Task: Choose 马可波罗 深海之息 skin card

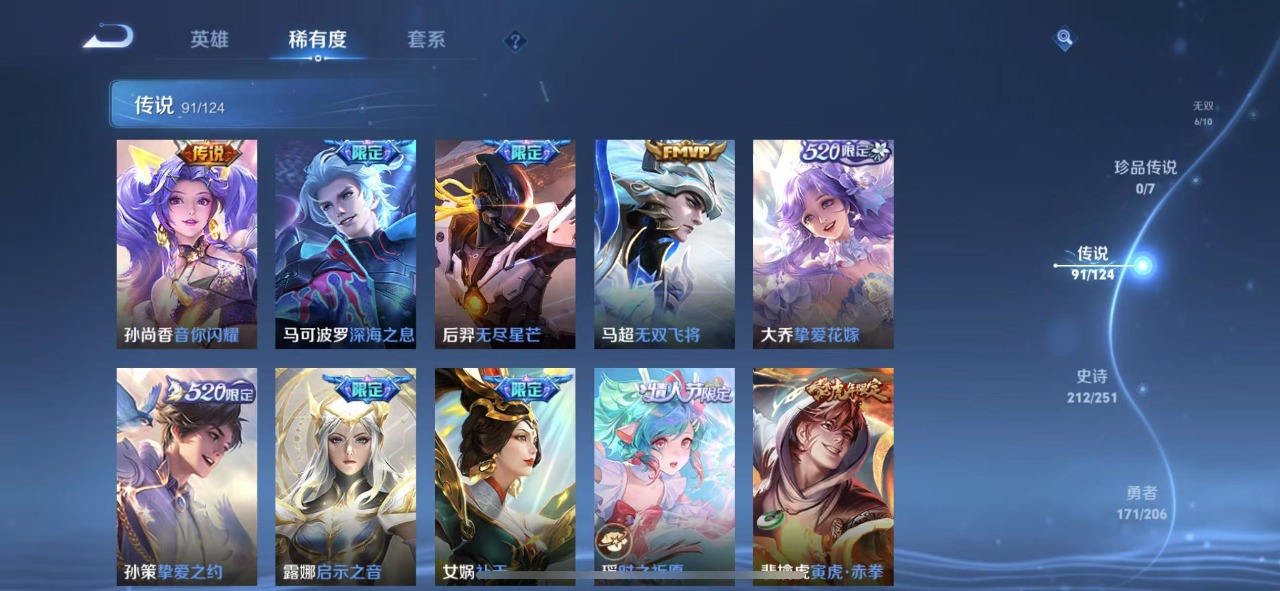Action: (x=346, y=244)
